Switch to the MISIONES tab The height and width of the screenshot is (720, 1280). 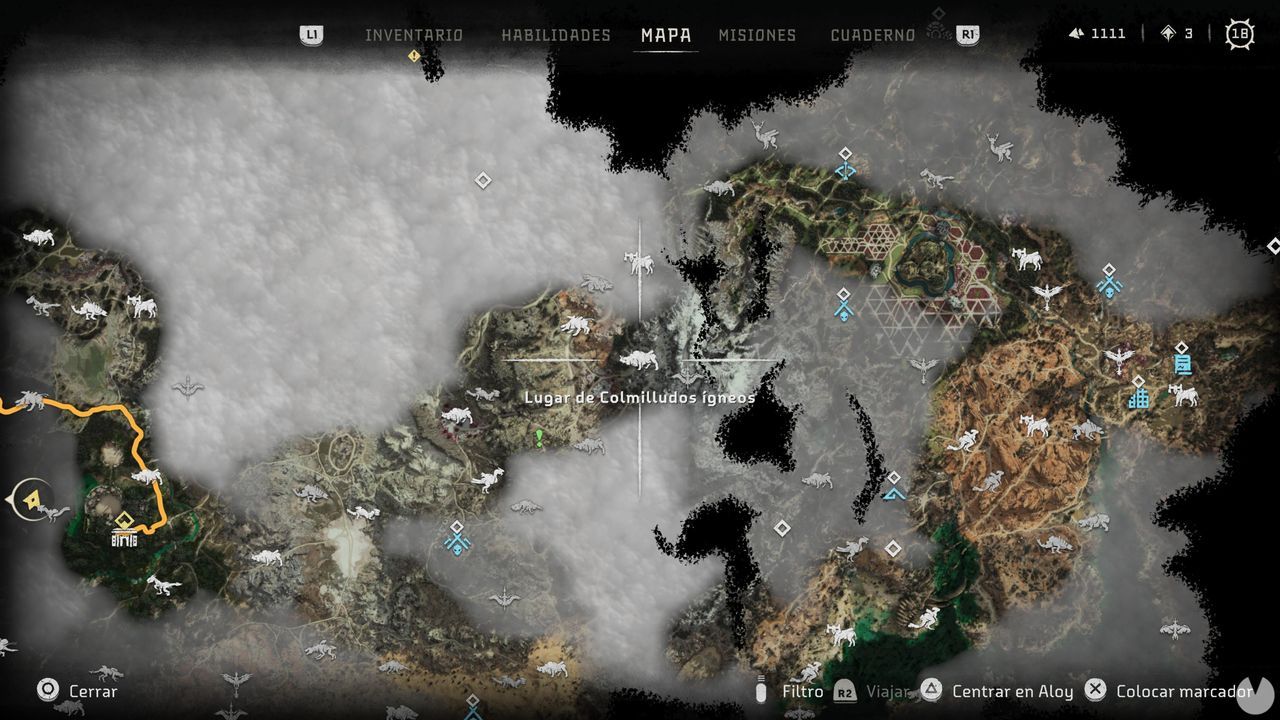(757, 35)
